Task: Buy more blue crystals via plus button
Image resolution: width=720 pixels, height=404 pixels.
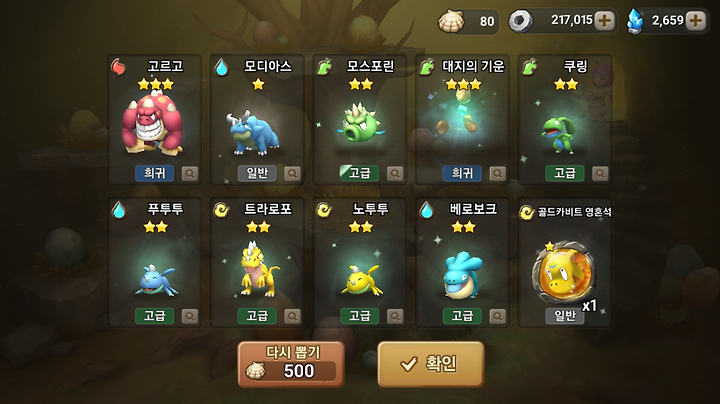Action: (x=696, y=20)
